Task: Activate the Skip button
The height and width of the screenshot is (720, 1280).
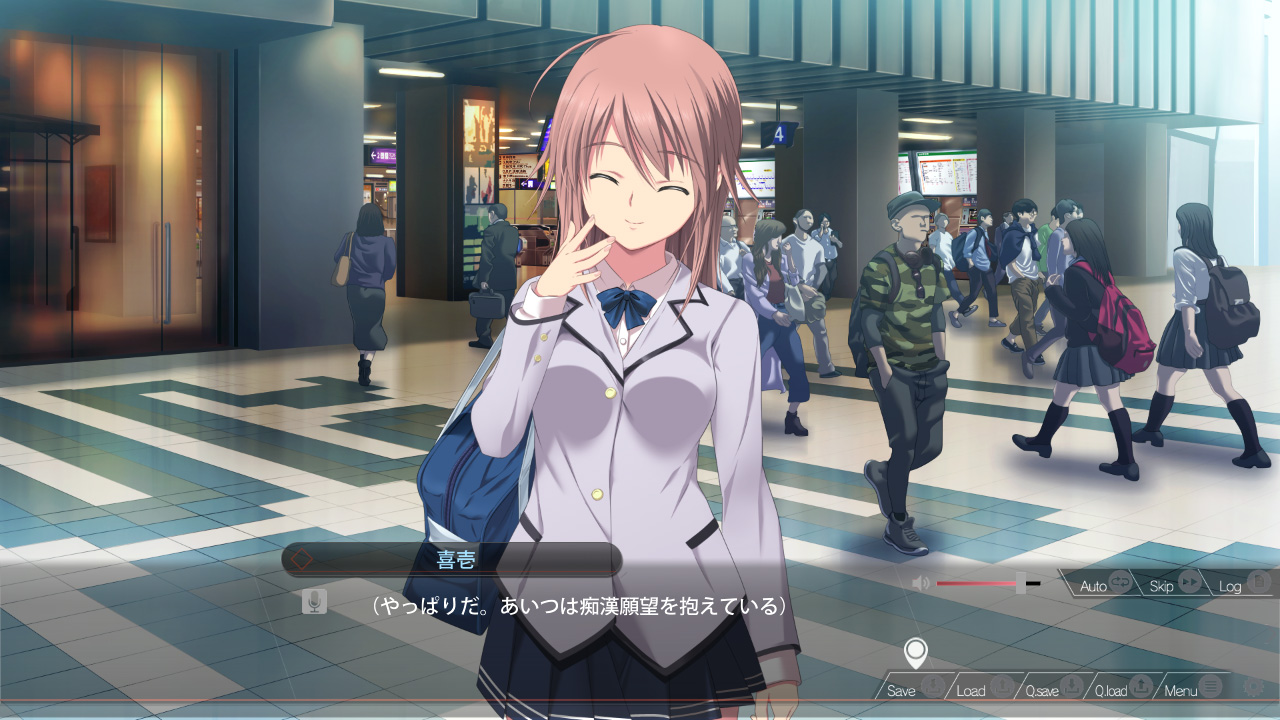Action: [x=1173, y=585]
